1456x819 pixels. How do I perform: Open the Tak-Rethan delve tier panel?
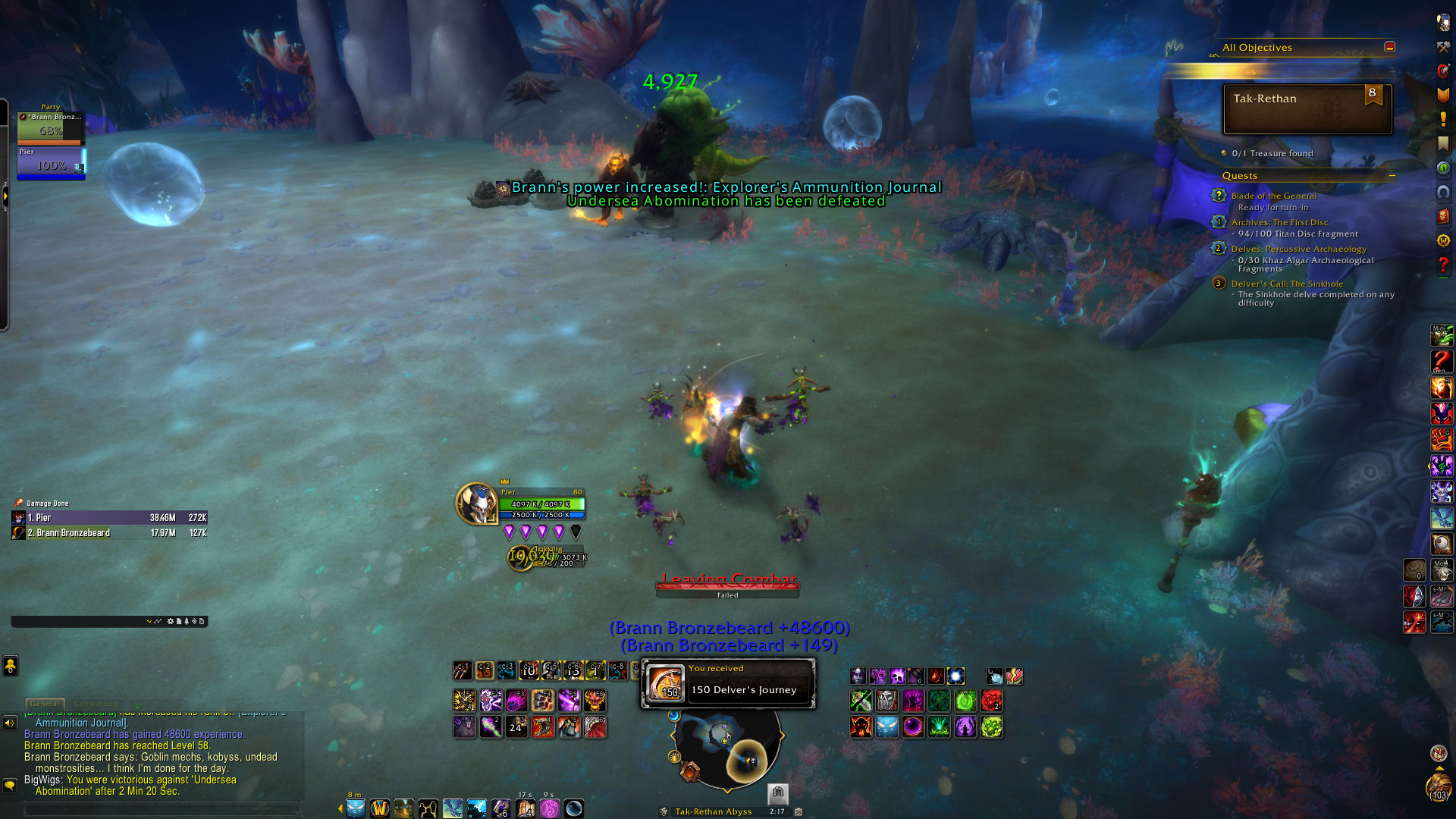pos(1307,108)
